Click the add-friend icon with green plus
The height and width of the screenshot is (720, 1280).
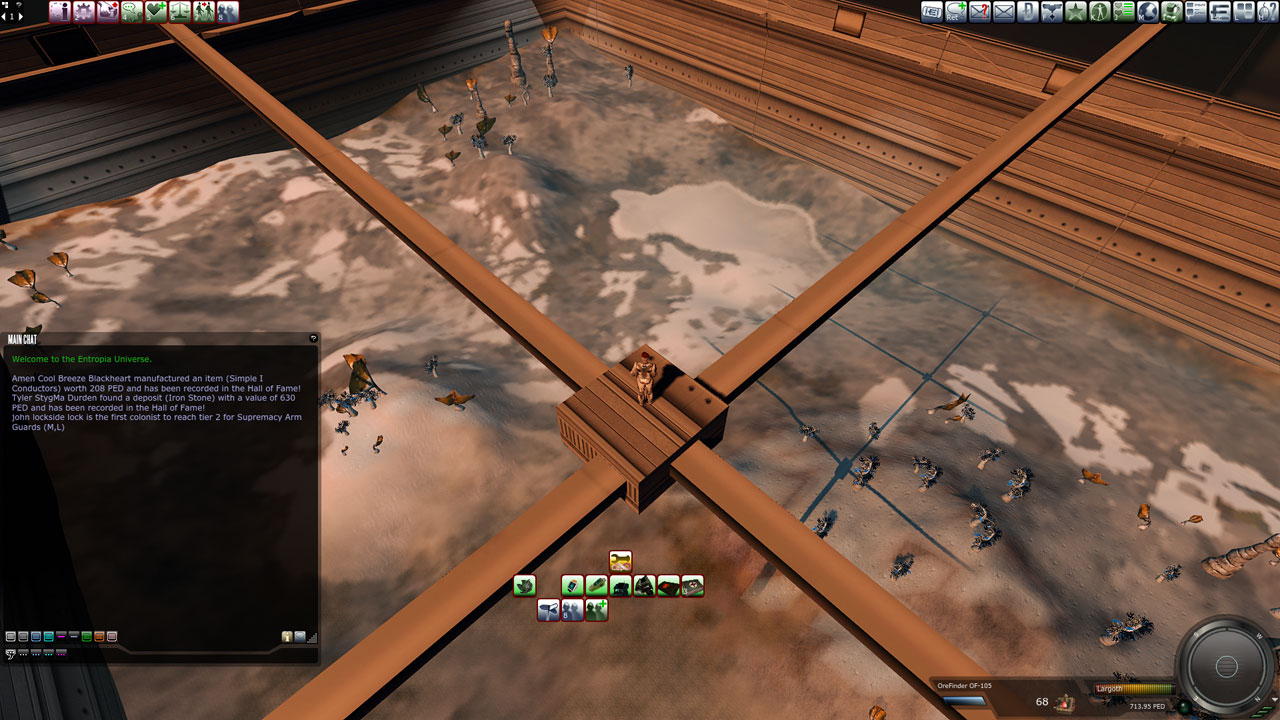[596, 610]
